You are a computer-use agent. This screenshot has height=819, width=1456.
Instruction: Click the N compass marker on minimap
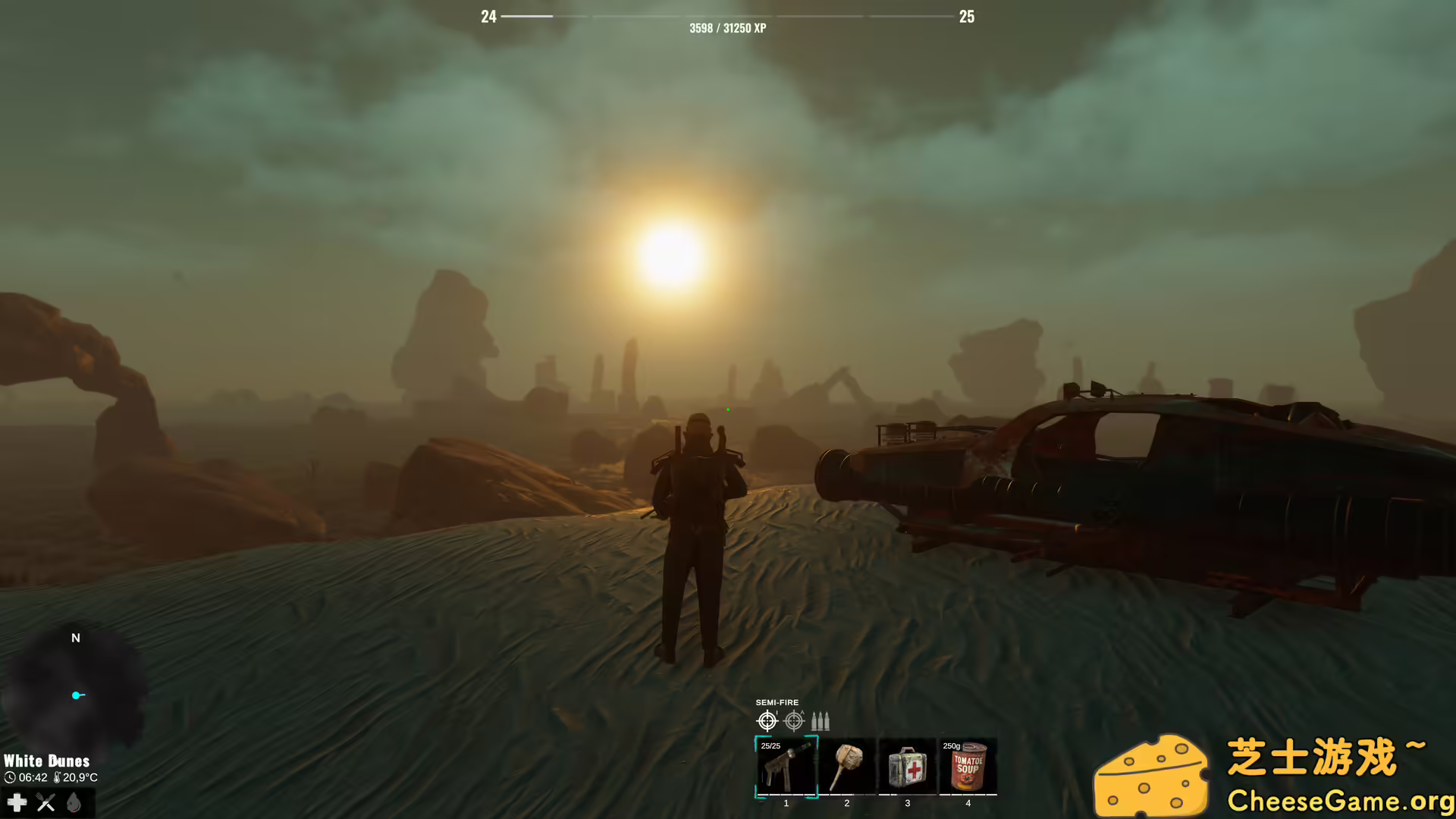(75, 638)
